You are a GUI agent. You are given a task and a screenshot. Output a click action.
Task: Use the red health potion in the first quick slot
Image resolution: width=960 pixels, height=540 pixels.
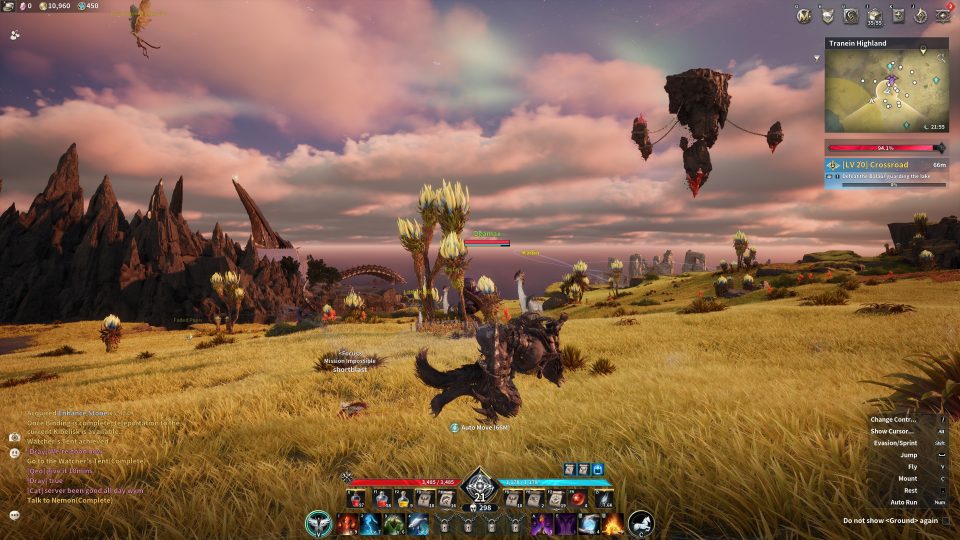[x=356, y=498]
